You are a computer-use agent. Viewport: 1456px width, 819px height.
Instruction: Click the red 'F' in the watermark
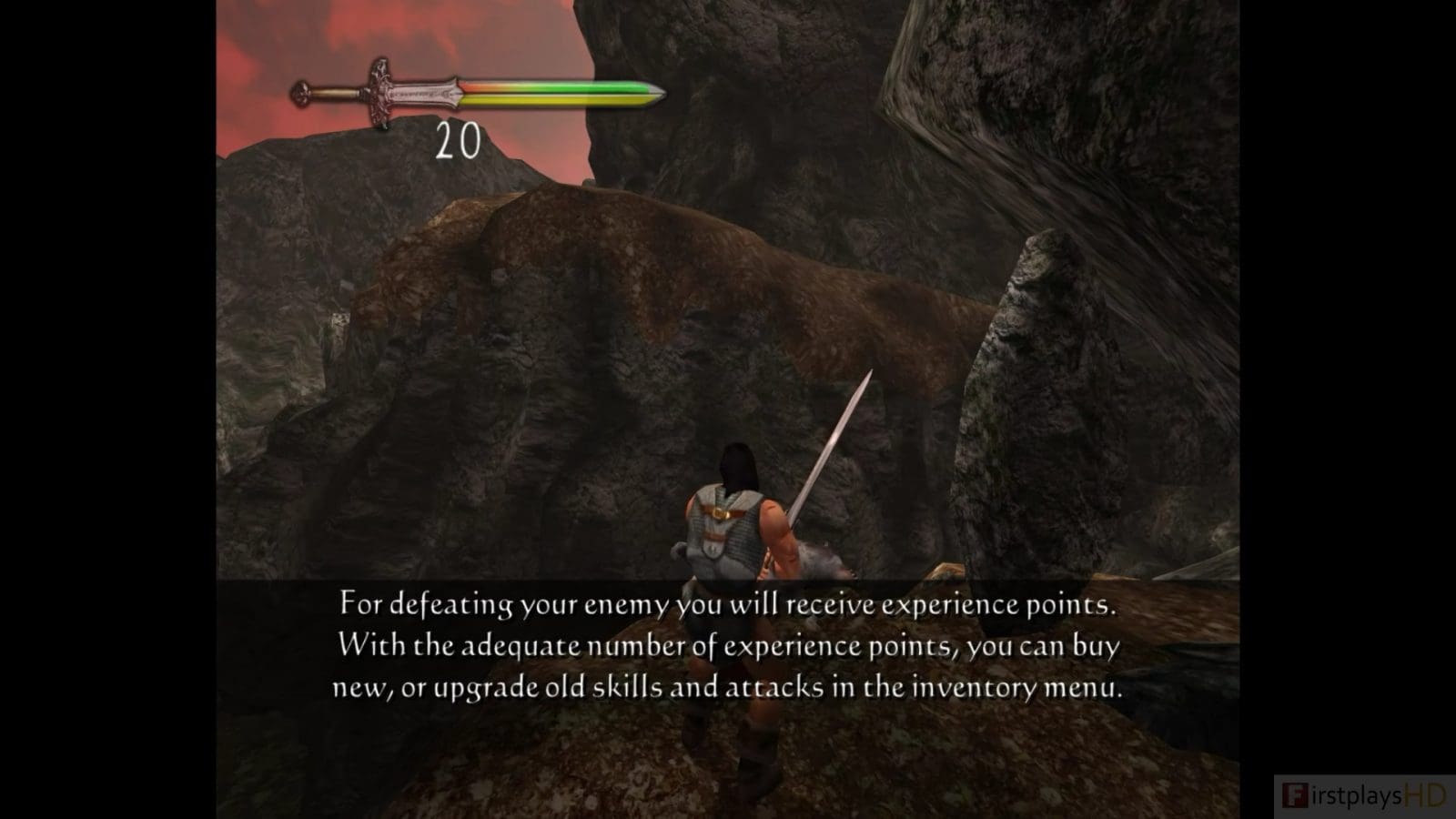(1298, 794)
